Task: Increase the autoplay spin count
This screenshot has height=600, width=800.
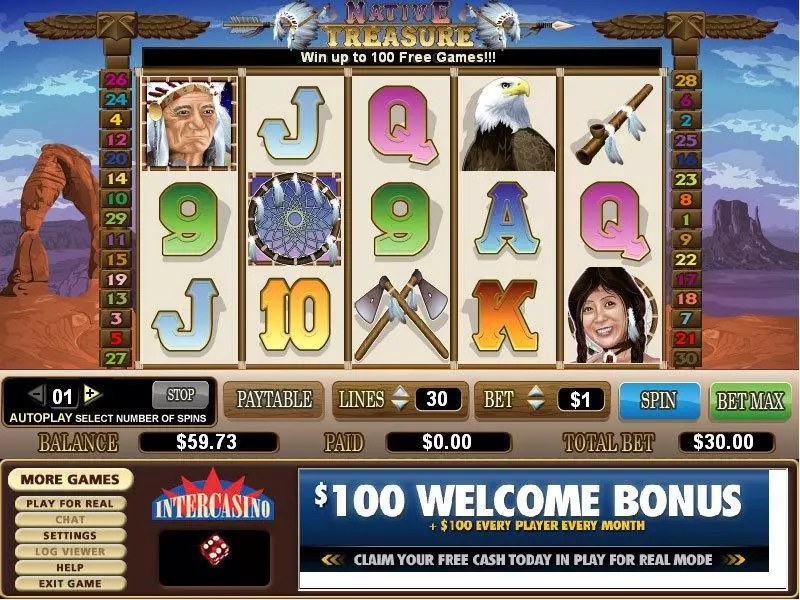Action: pyautogui.click(x=93, y=393)
